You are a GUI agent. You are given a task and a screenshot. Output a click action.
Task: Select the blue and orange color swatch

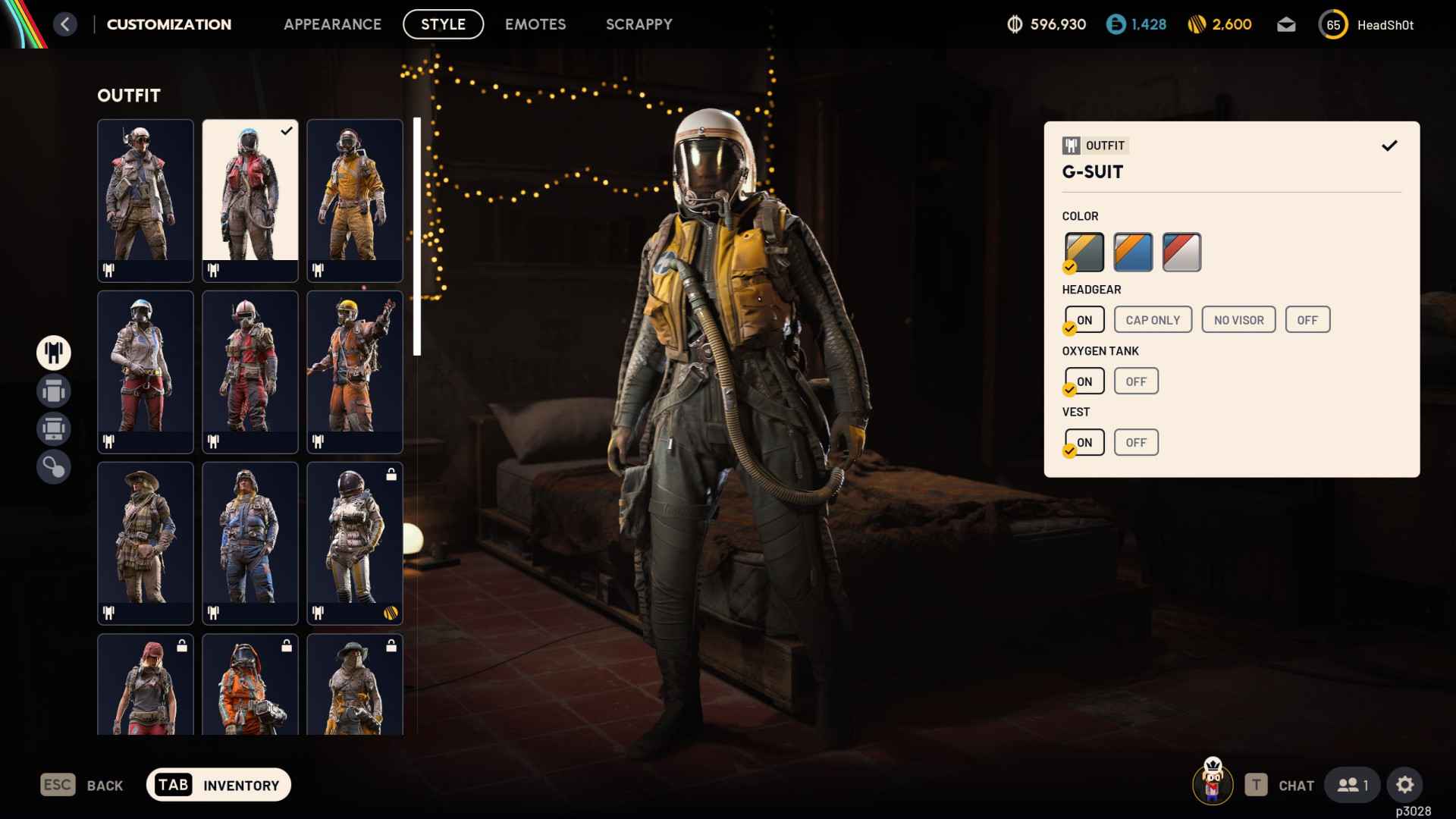coord(1133,252)
